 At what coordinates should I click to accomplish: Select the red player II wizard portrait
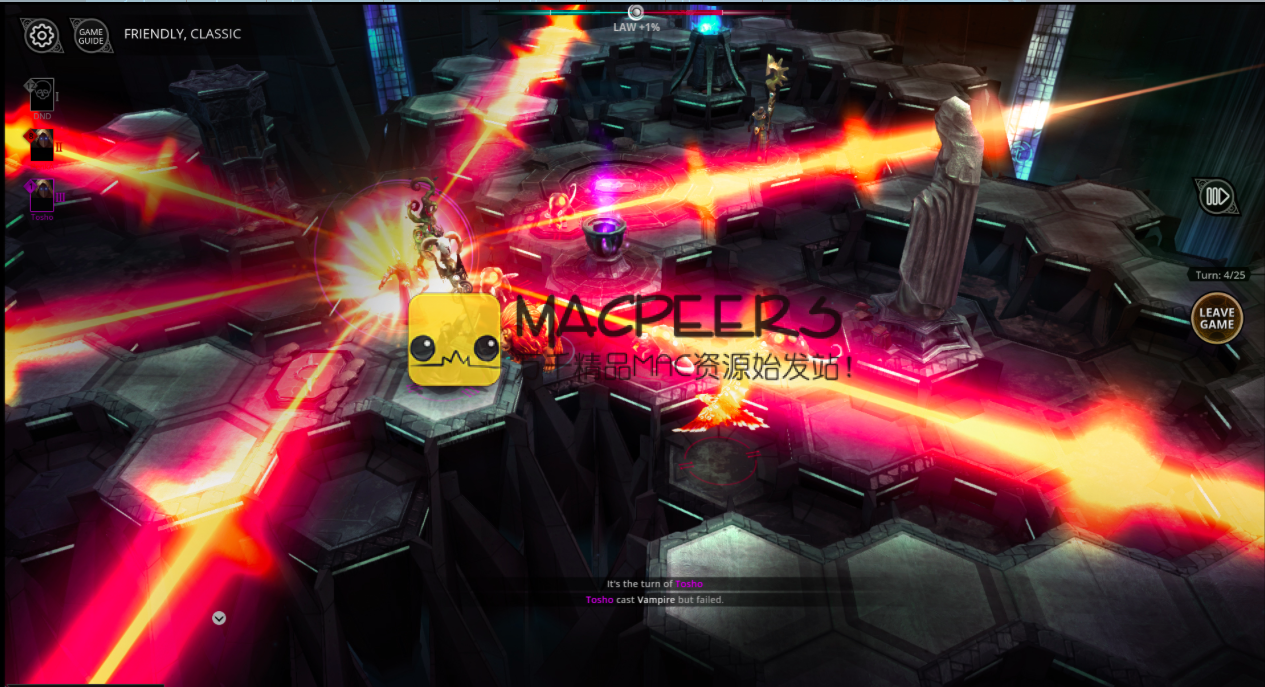tap(42, 146)
